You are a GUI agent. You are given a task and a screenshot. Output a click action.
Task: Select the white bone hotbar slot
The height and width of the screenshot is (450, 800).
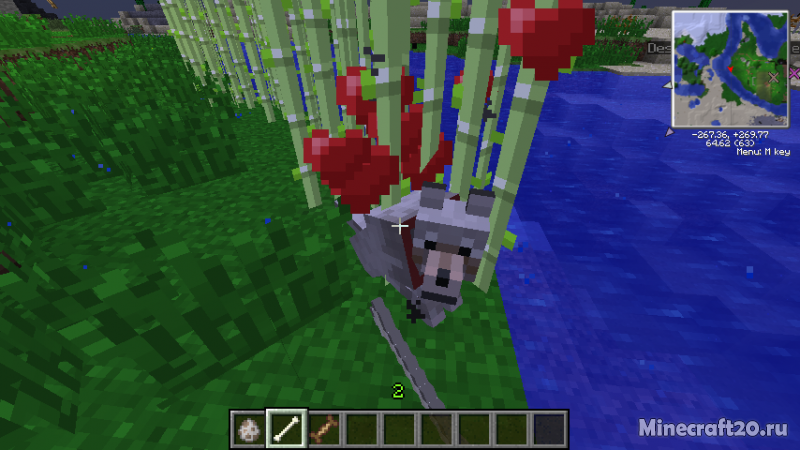(287, 429)
